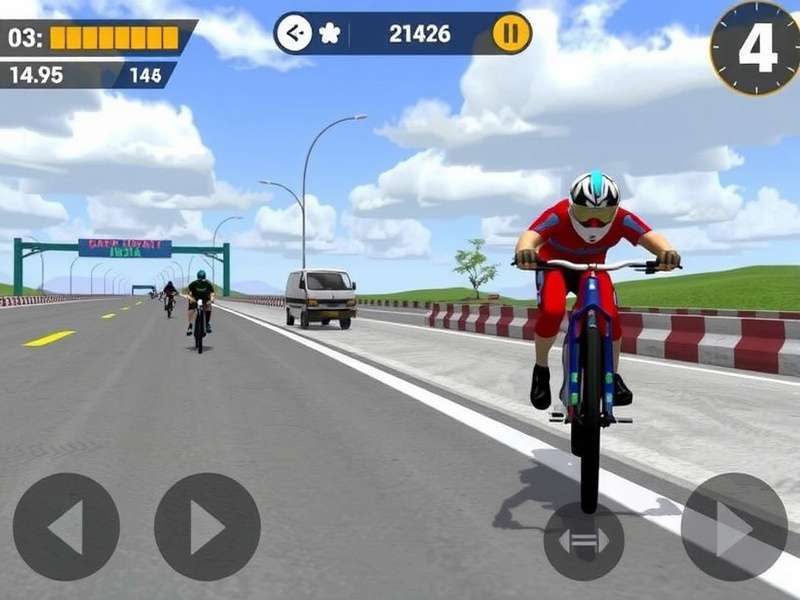Viewport: 800px width, 600px height.
Task: Steer right with the bottom-left right-arrow control
Action: pos(207,527)
